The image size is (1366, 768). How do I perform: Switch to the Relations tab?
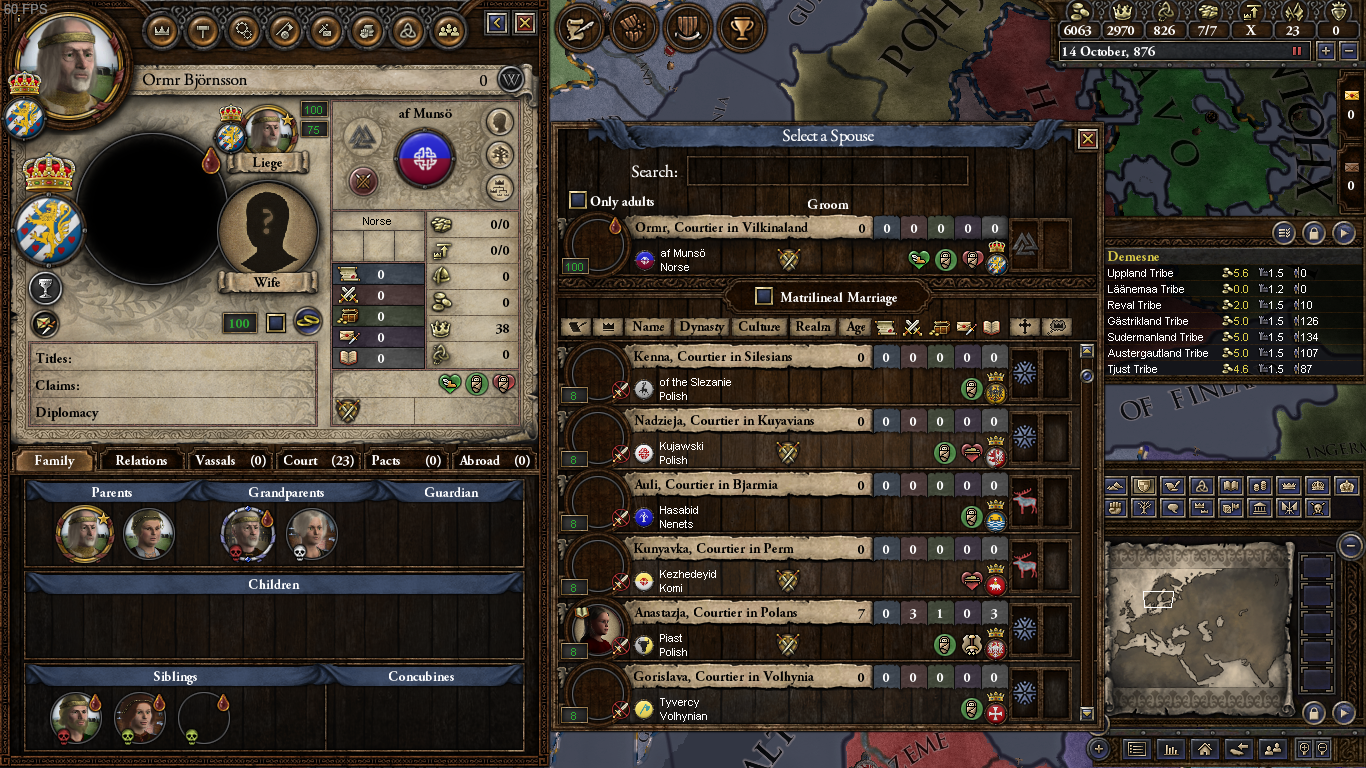point(141,461)
